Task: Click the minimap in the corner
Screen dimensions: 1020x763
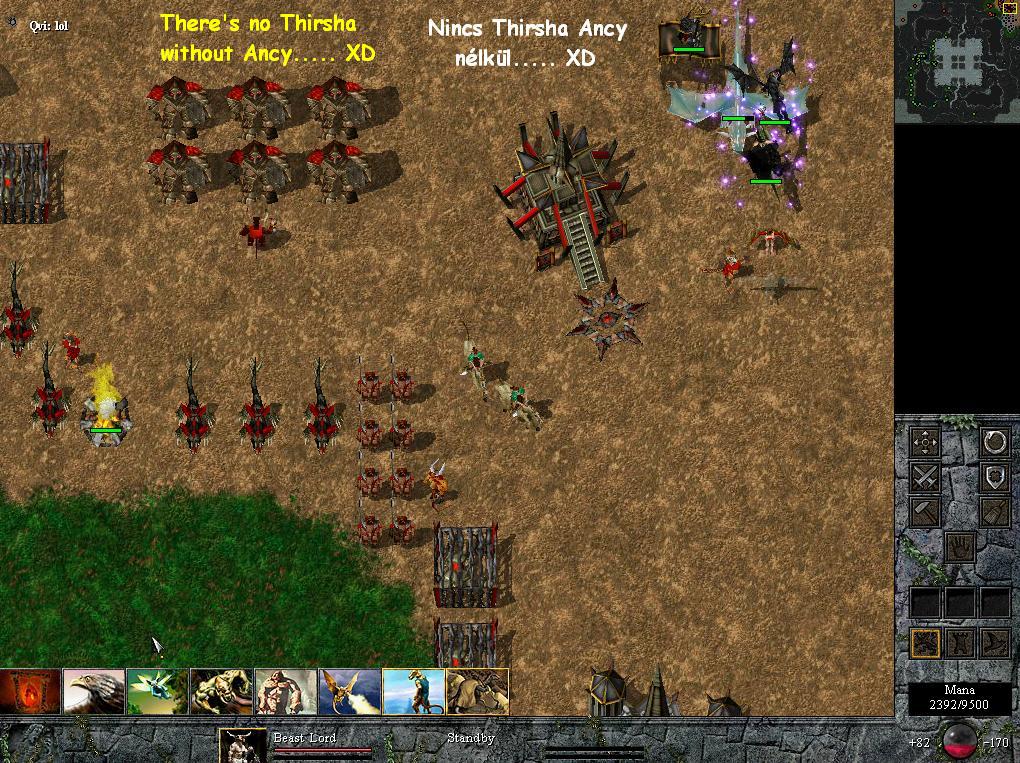Action: [957, 62]
